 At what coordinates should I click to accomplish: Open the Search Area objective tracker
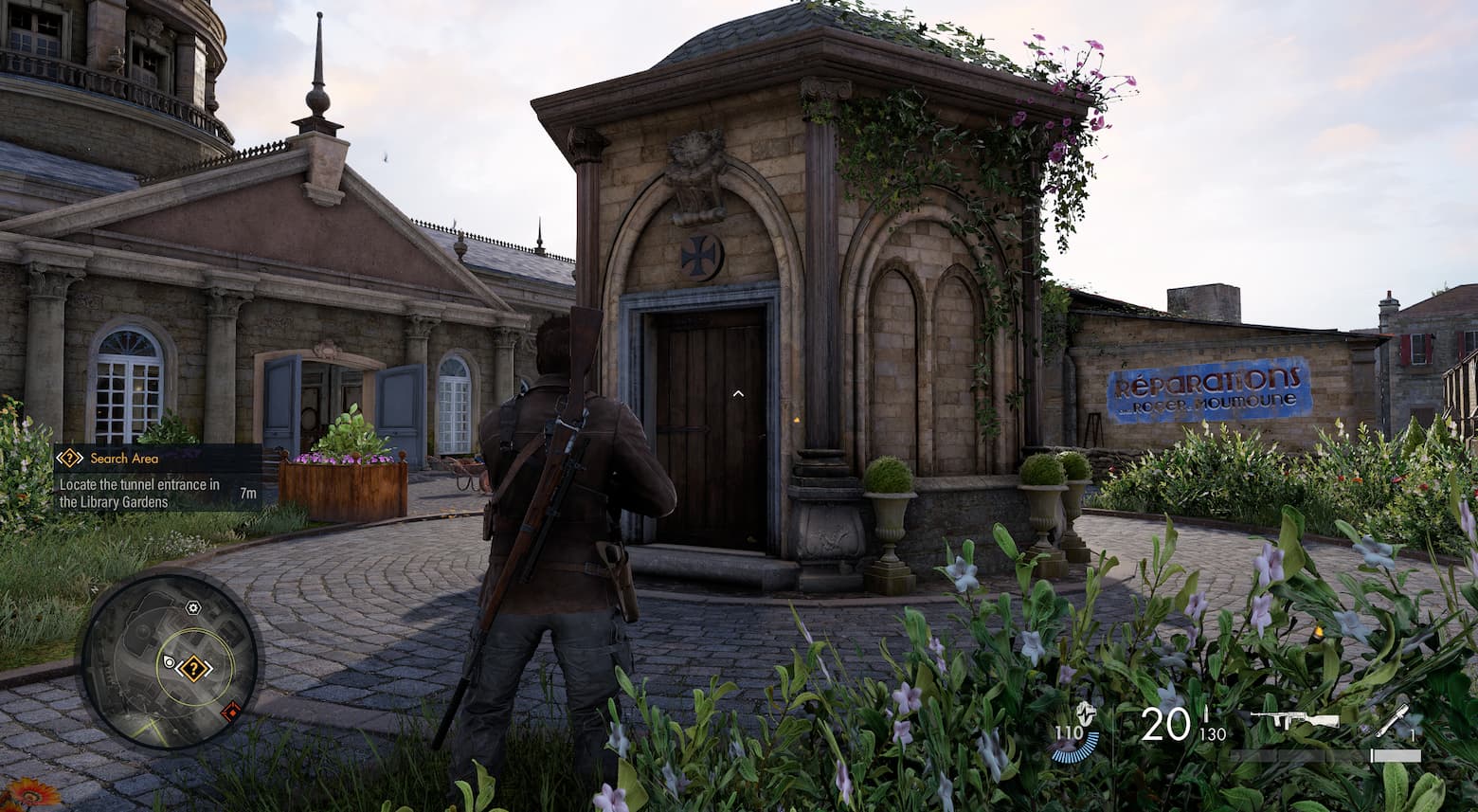point(157,478)
